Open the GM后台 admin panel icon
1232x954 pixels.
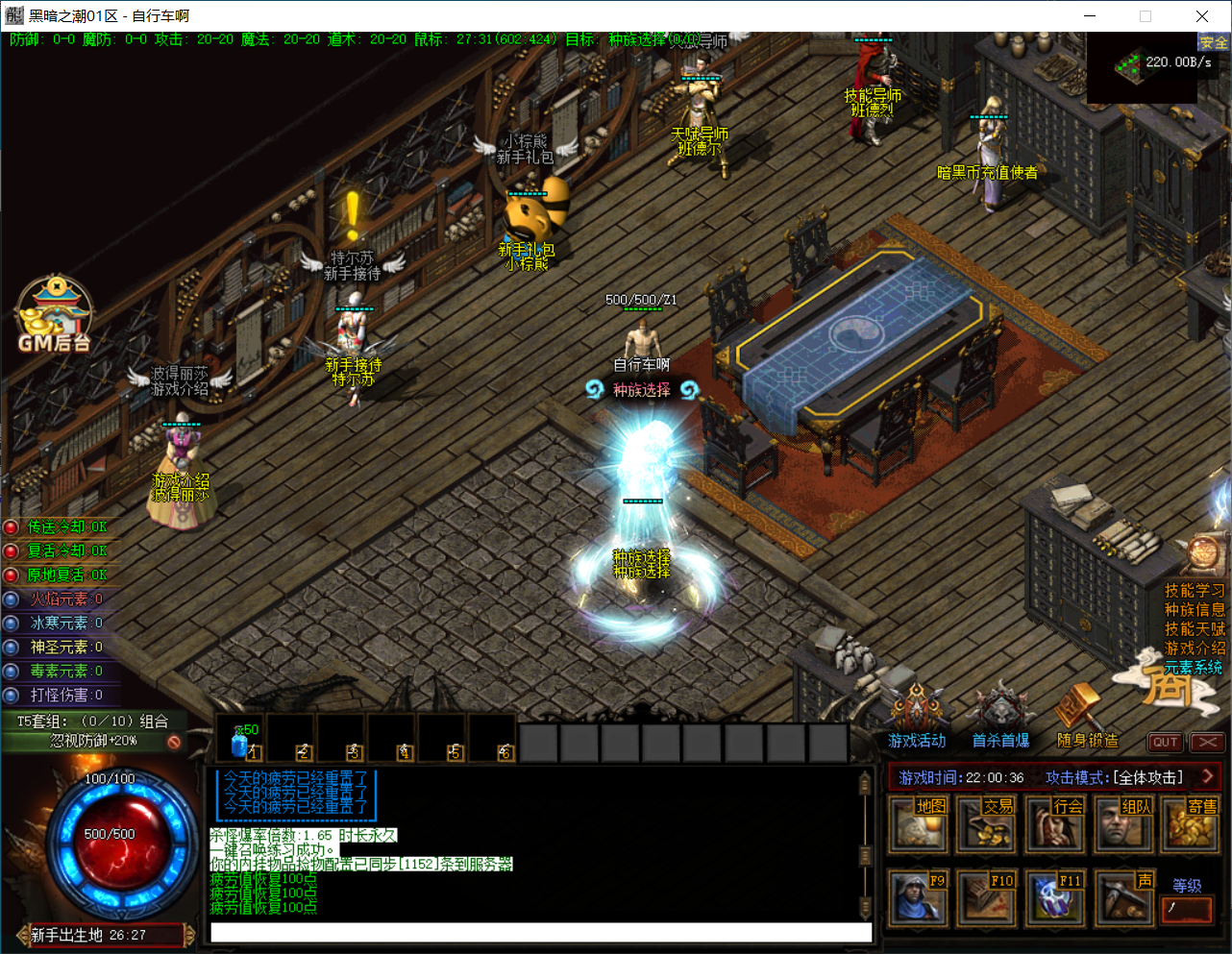[x=54, y=314]
